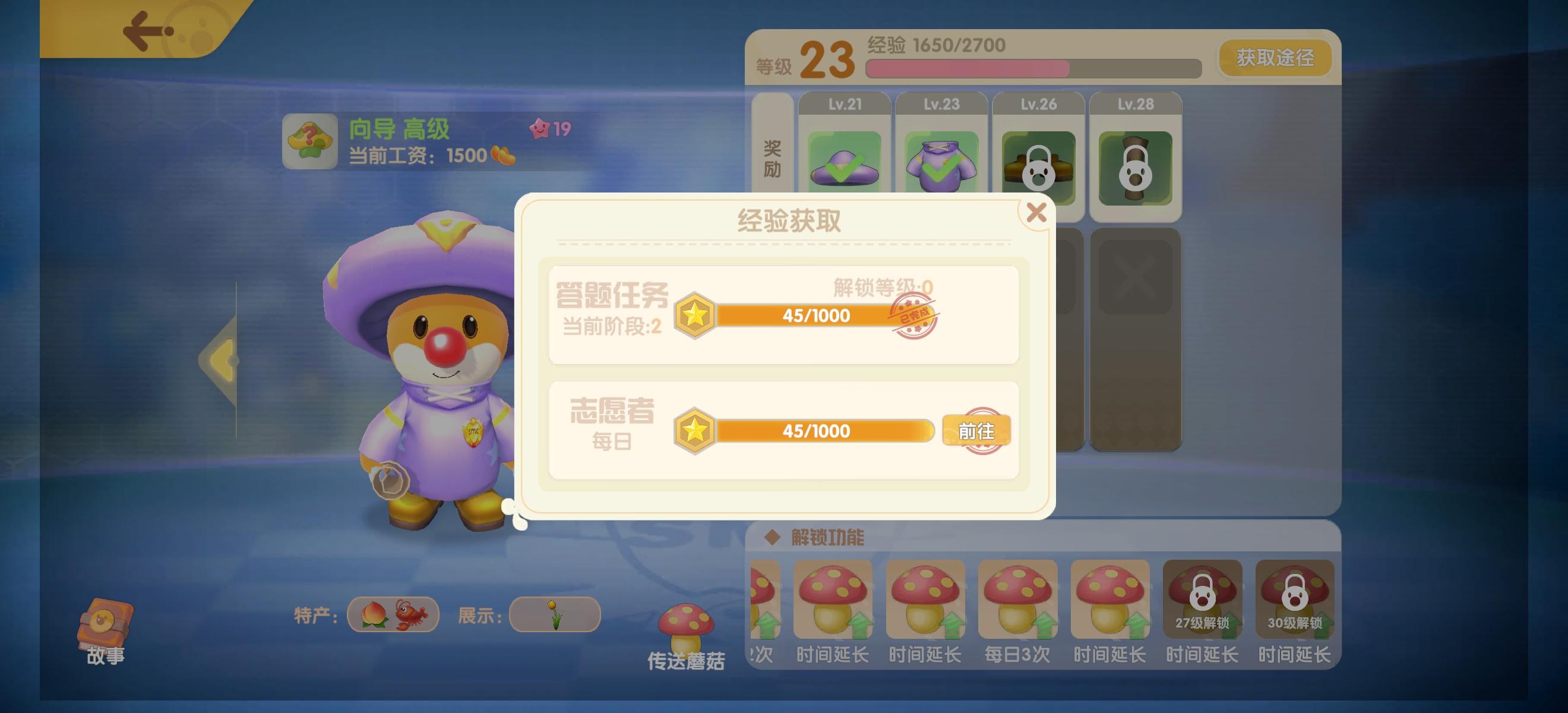Screen dimensions: 1568x713
Task: Click the 向导 高级 guide title
Action: 399,130
